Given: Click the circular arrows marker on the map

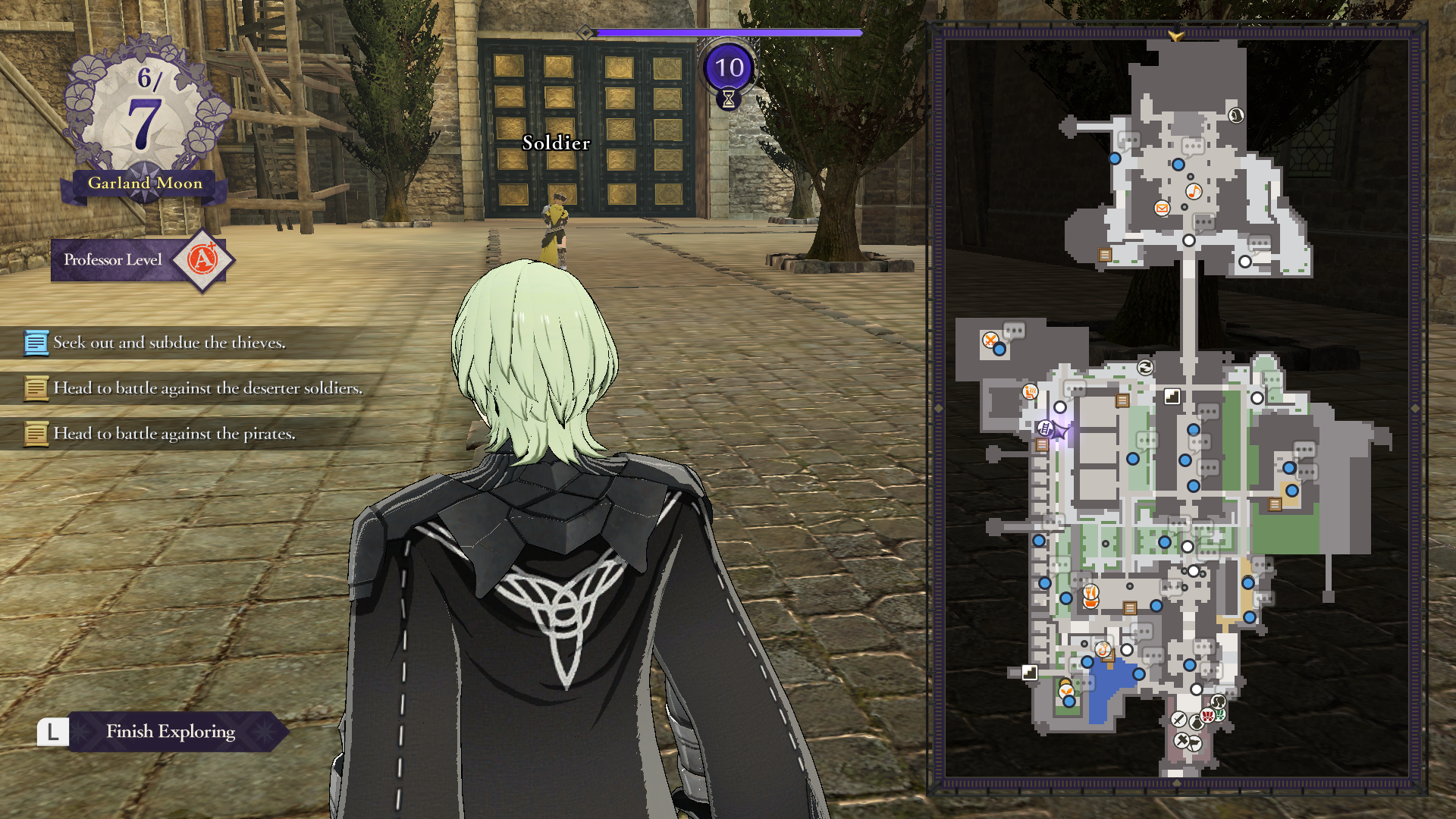Looking at the screenshot, I should point(1145,368).
